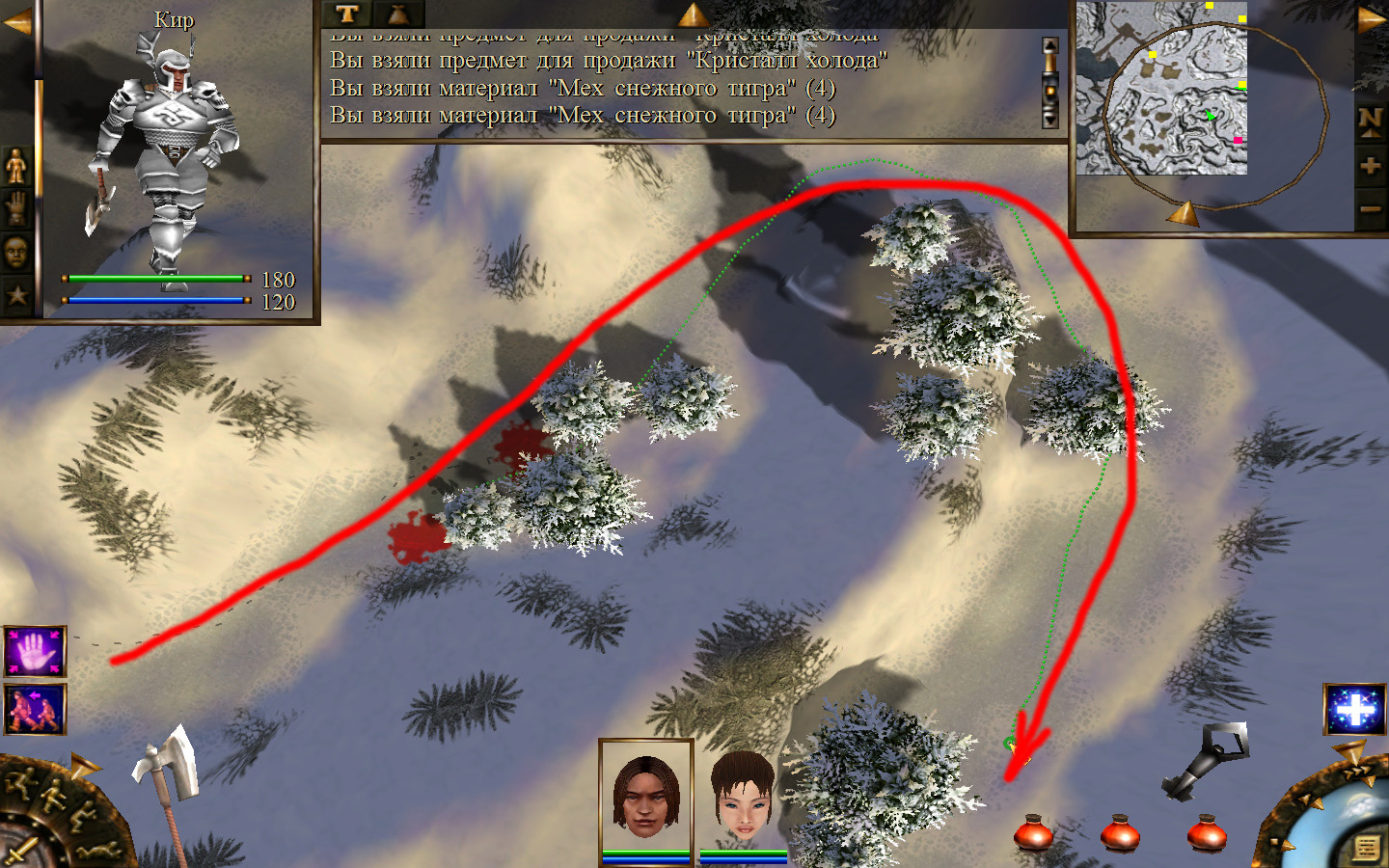Activate the purple hand spell icon
The image size is (1389, 868).
pyautogui.click(x=35, y=652)
